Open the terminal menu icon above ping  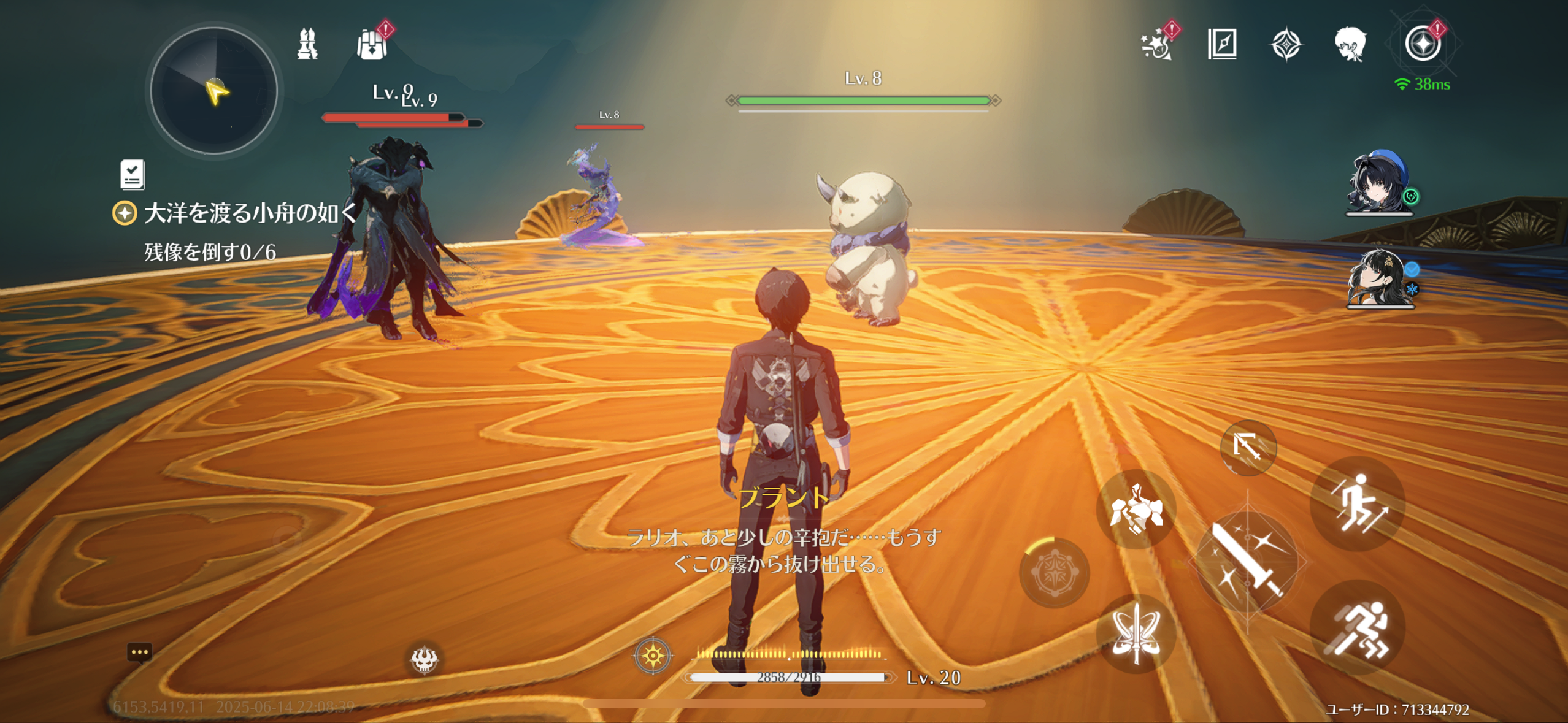click(1423, 44)
